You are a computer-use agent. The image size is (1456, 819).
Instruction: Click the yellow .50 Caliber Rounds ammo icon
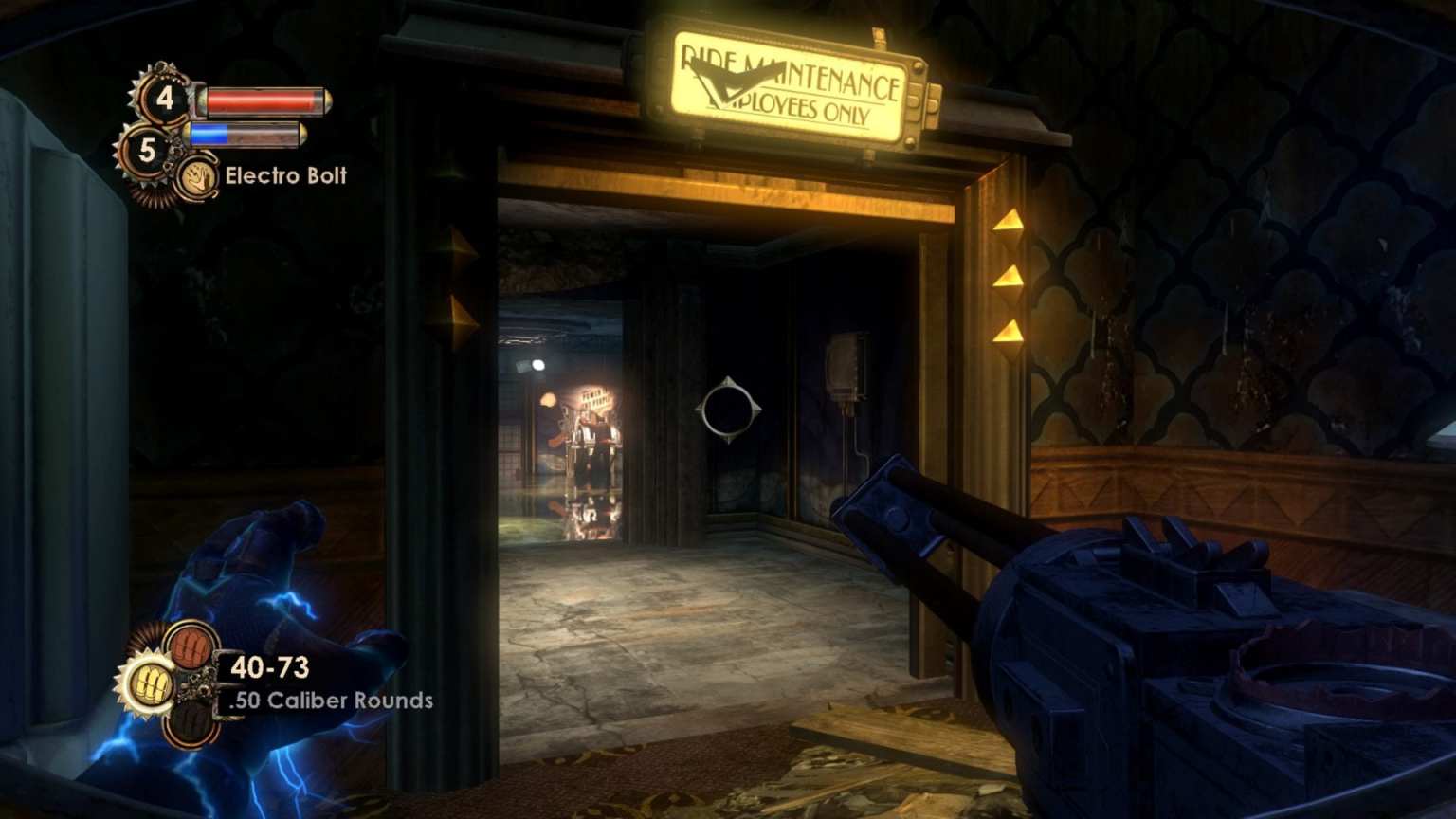pos(150,682)
